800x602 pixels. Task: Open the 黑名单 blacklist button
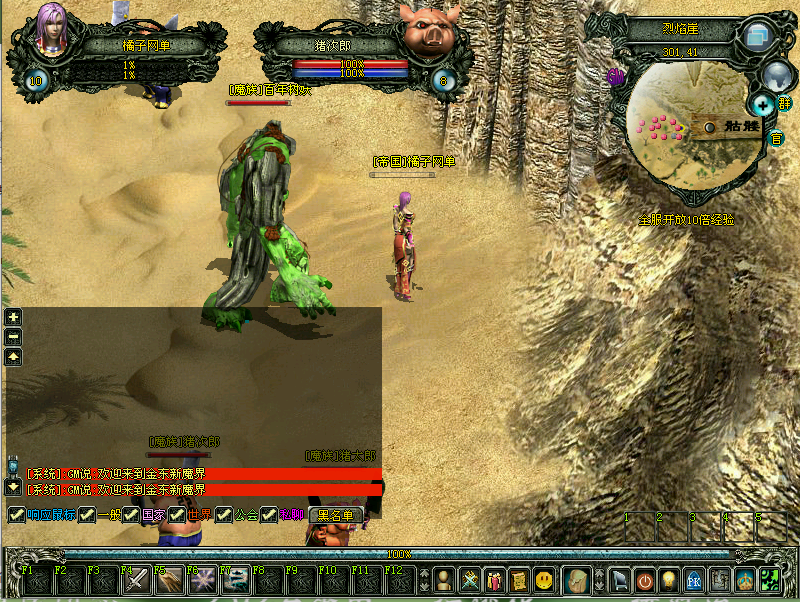click(x=335, y=515)
